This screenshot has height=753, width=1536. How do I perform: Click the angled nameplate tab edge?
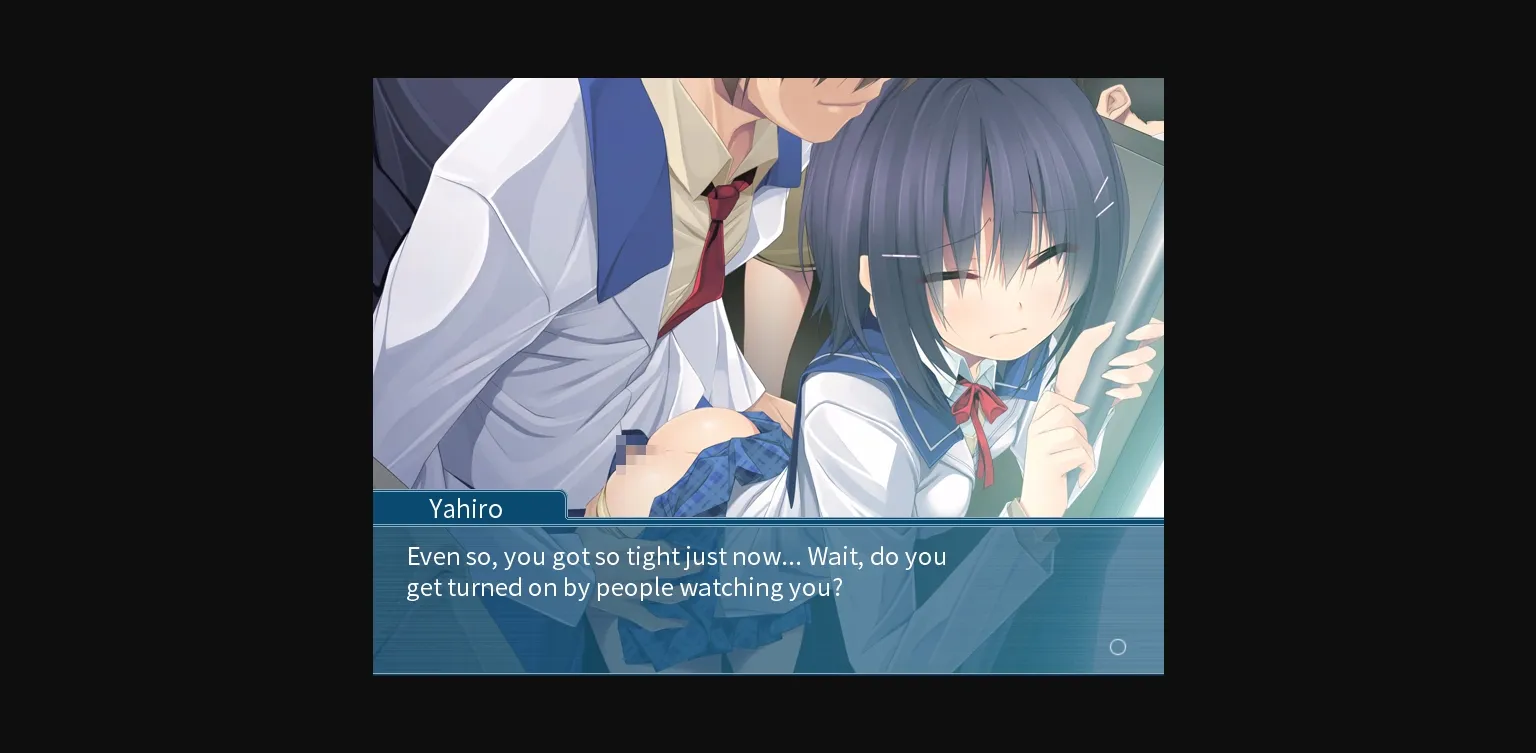563,505
